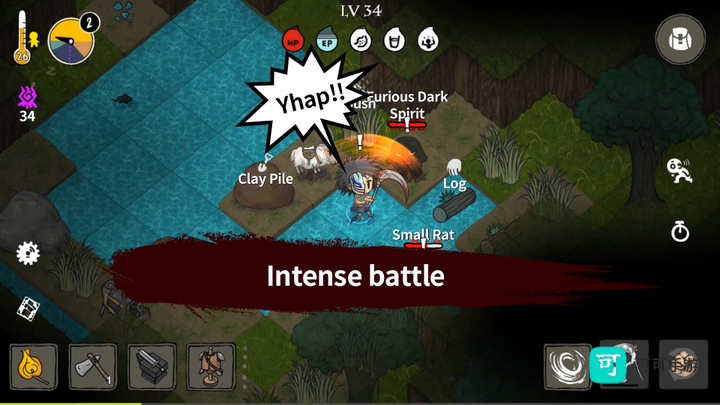Open the film clip icon
720x405 pixels.
(x=28, y=309)
